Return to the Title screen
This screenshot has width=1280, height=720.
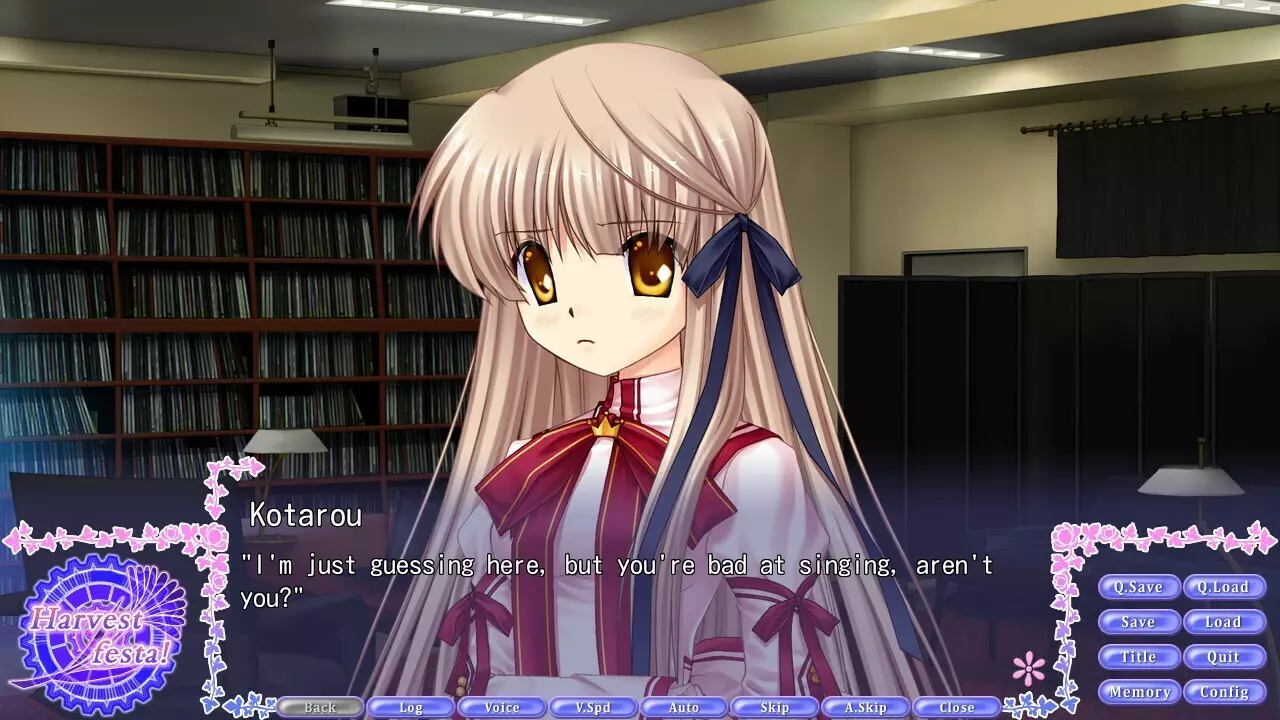point(1140,657)
